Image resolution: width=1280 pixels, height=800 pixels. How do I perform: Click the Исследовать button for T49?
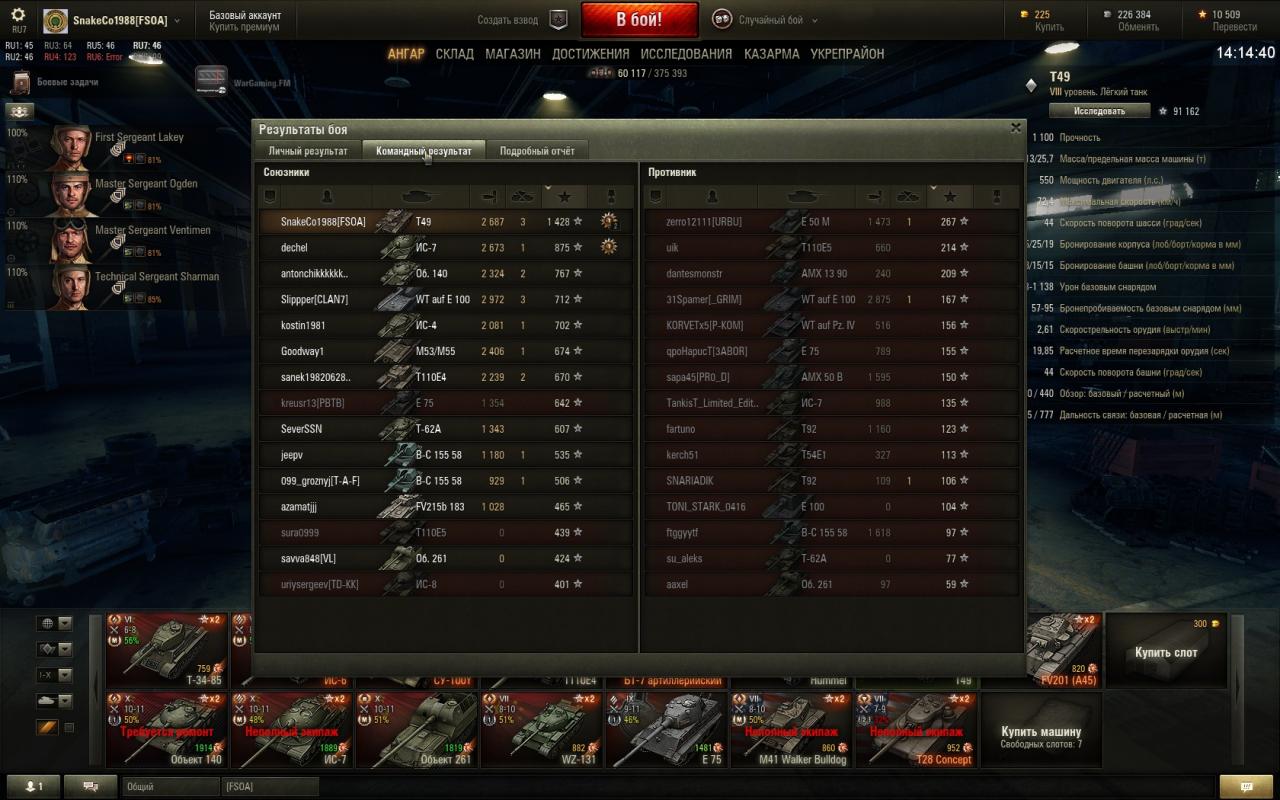pyautogui.click(x=1099, y=111)
